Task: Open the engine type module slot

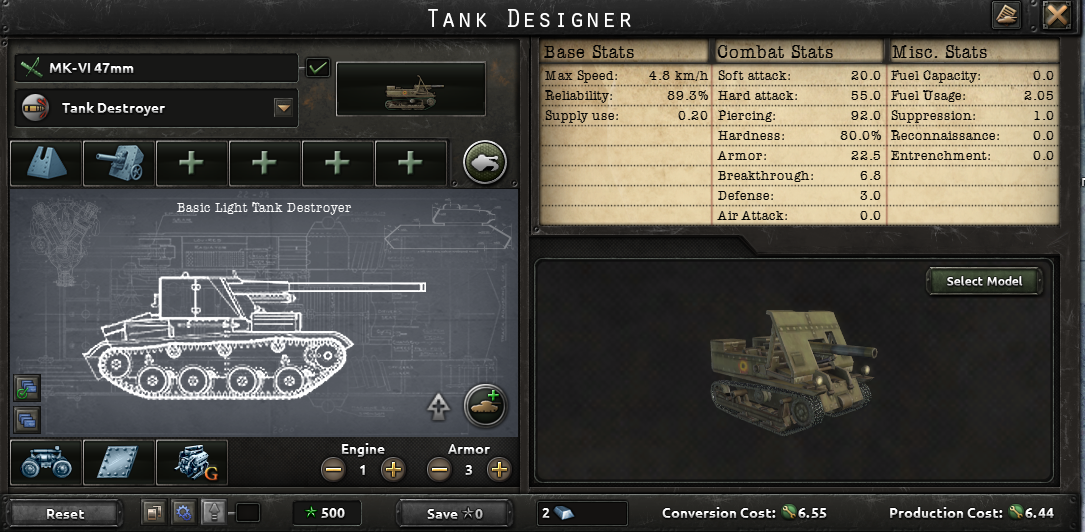Action: pyautogui.click(x=191, y=463)
